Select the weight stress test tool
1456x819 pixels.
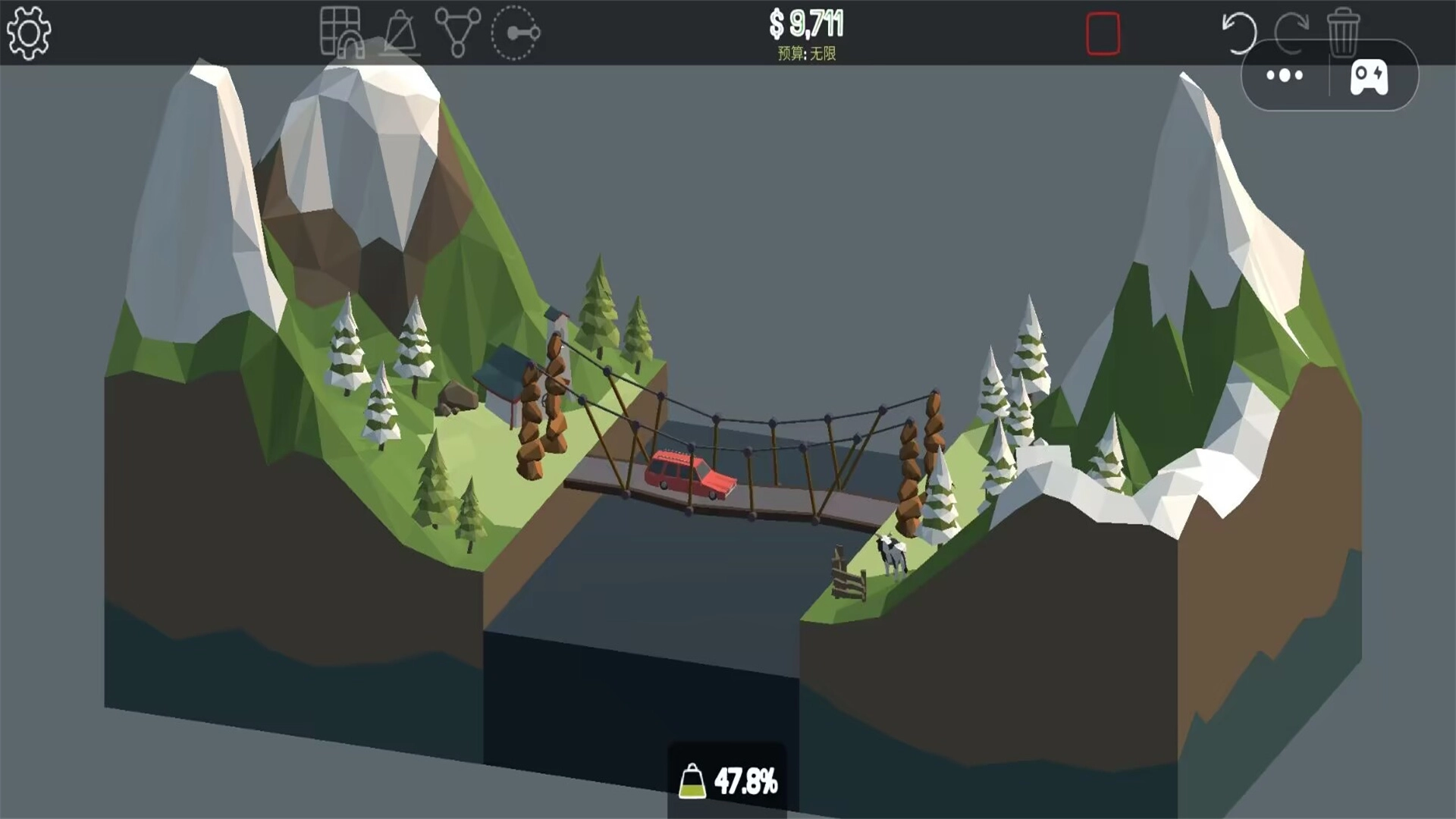(400, 33)
